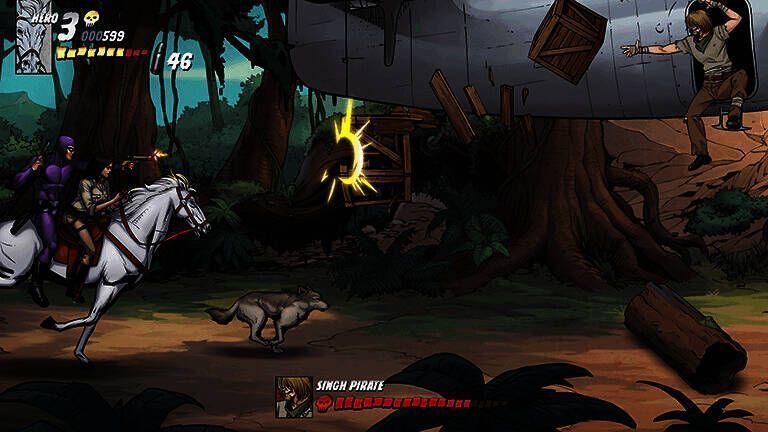Select the Singh Pirate enemy portrait
Viewport: 768px width, 432px height.
coord(294,396)
